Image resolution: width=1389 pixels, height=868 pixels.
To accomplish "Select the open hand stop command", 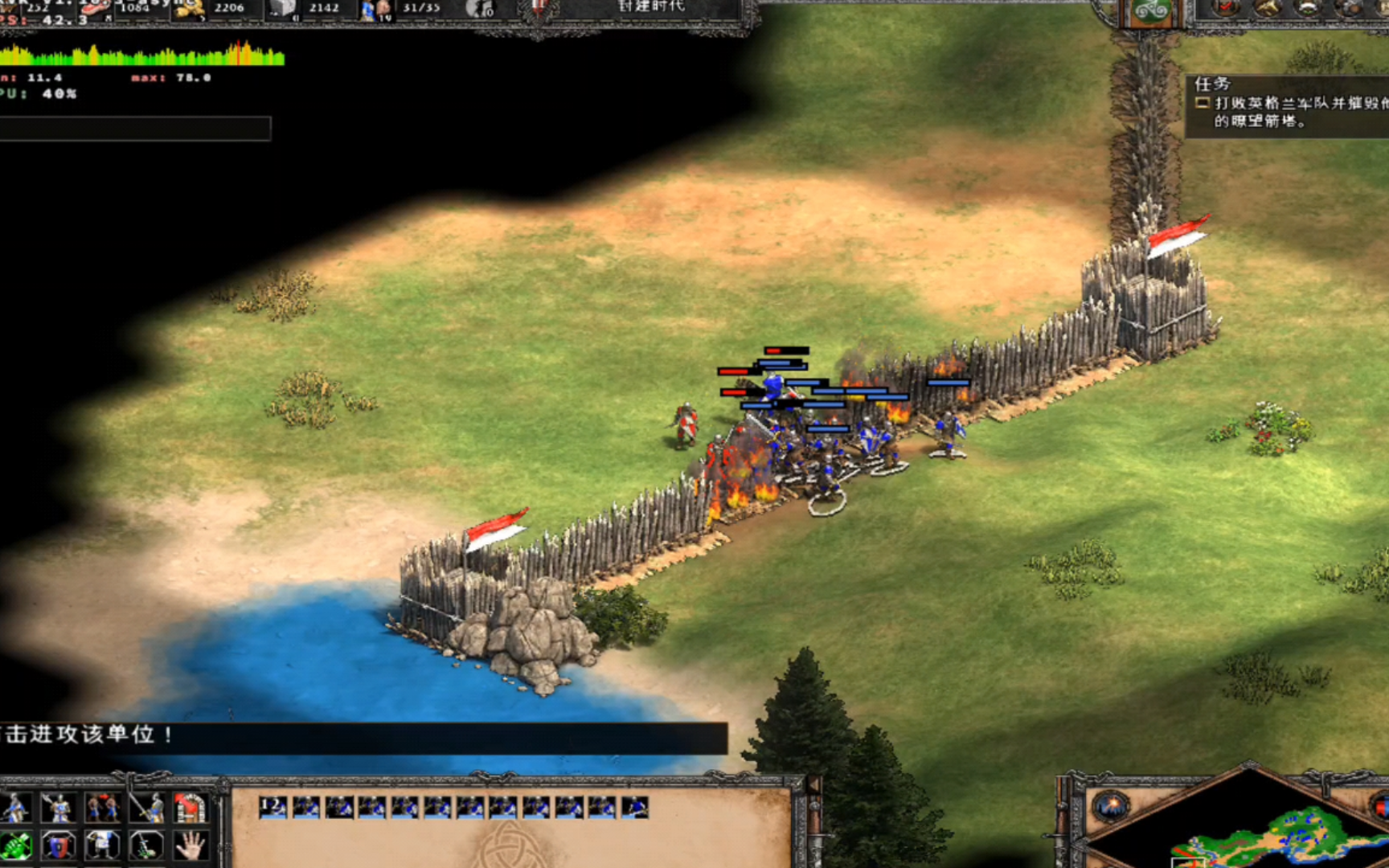I will (190, 845).
